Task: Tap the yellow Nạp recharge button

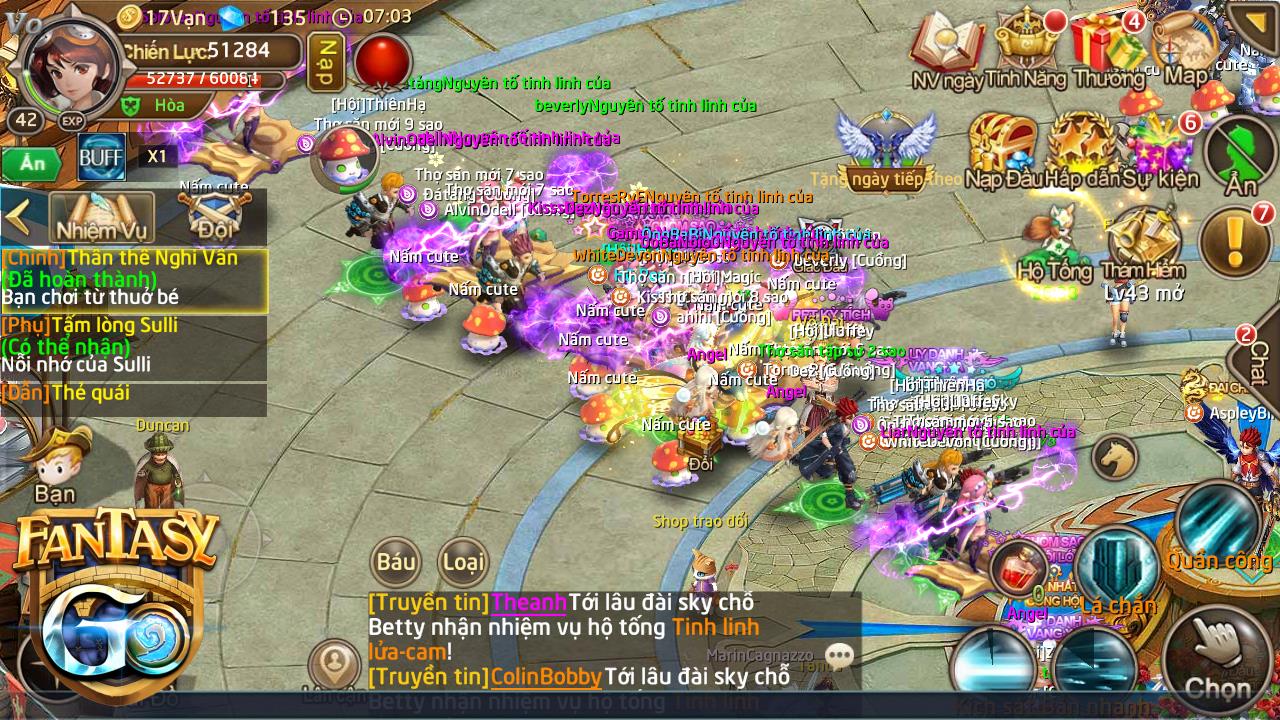Action: point(324,62)
